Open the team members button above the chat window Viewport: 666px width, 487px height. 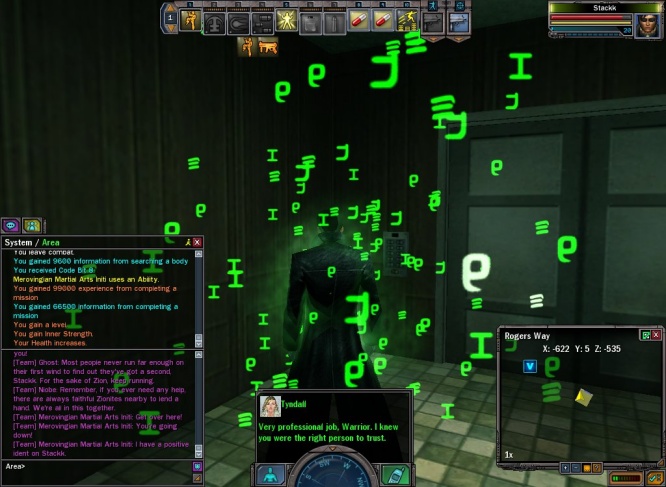click(x=31, y=225)
